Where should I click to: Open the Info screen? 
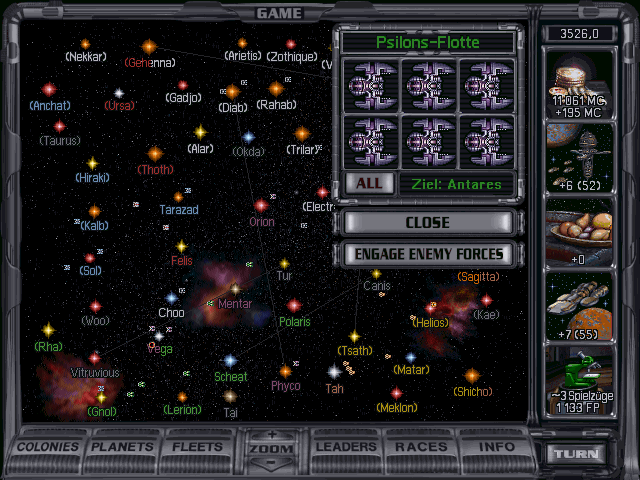(x=497, y=446)
